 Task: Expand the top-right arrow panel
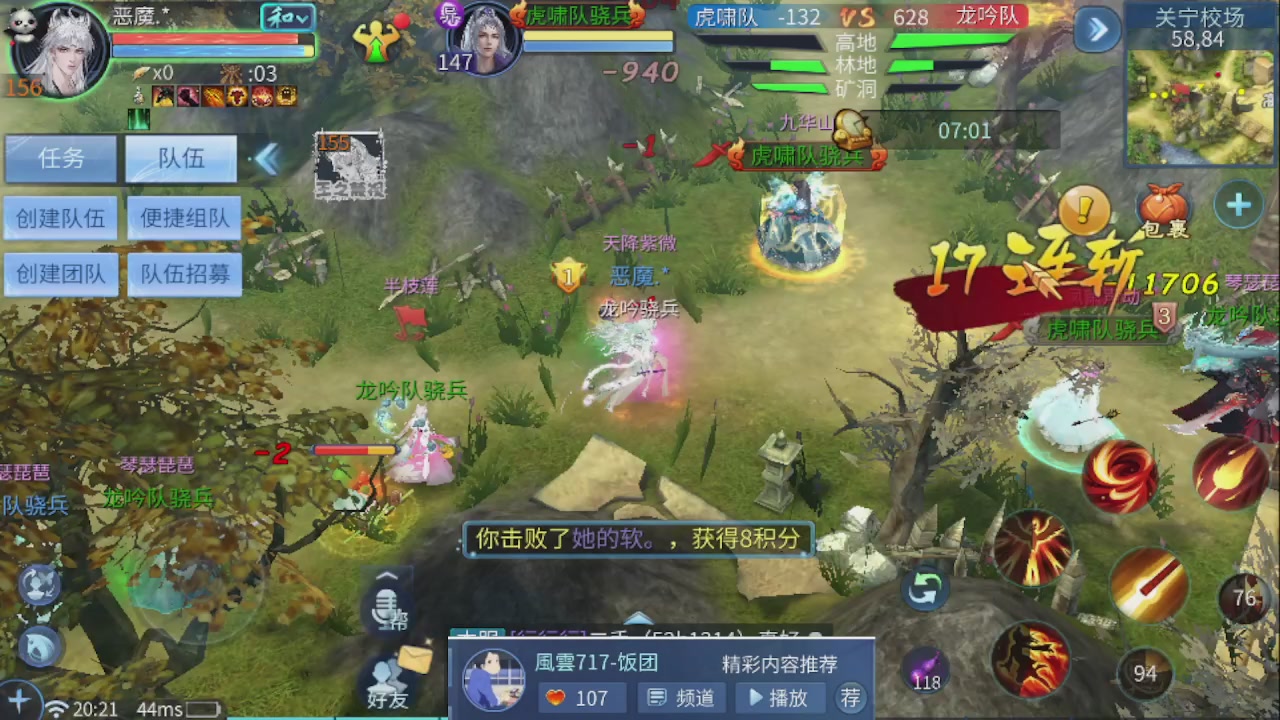tap(1096, 31)
